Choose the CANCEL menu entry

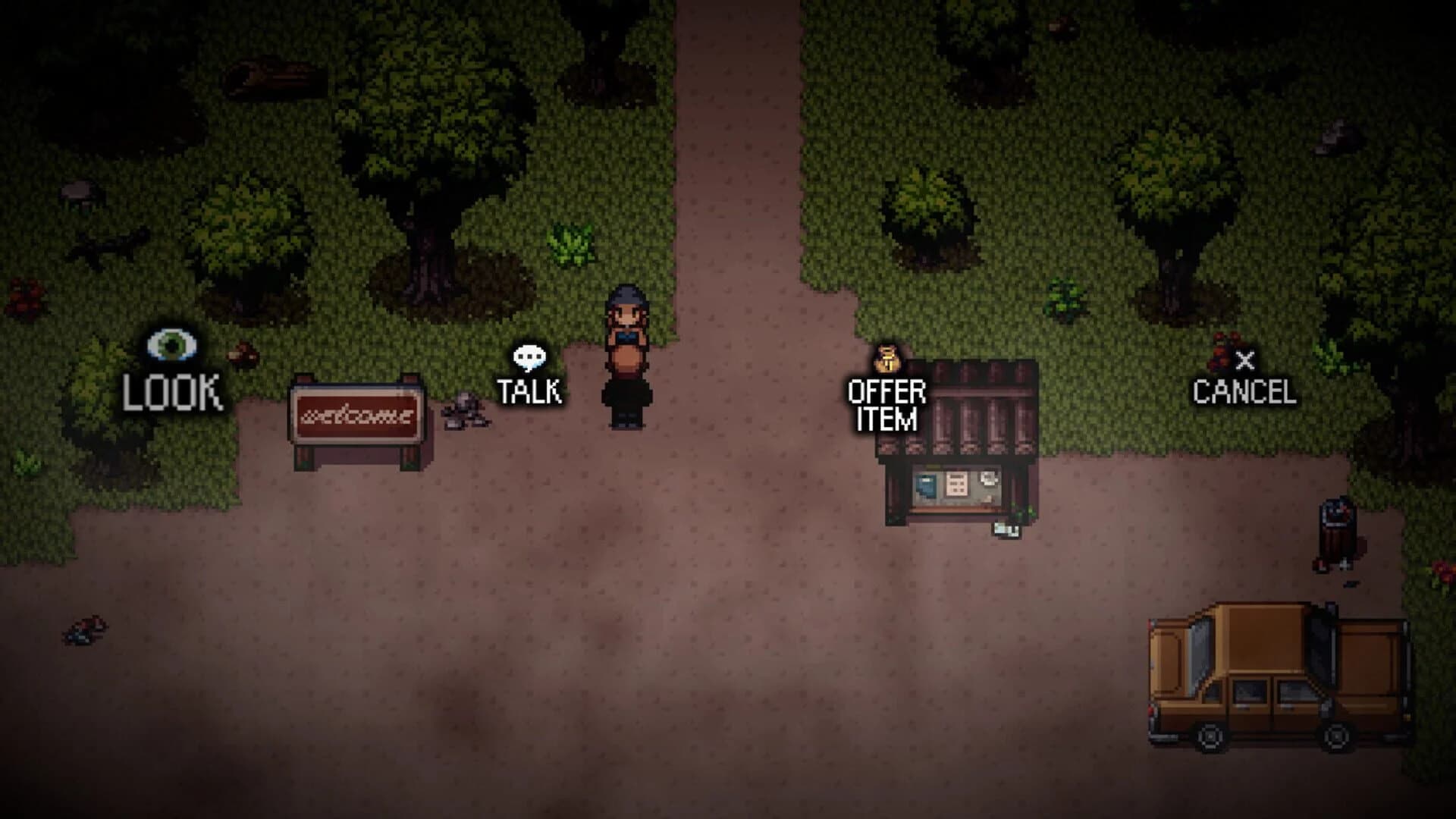click(1246, 391)
